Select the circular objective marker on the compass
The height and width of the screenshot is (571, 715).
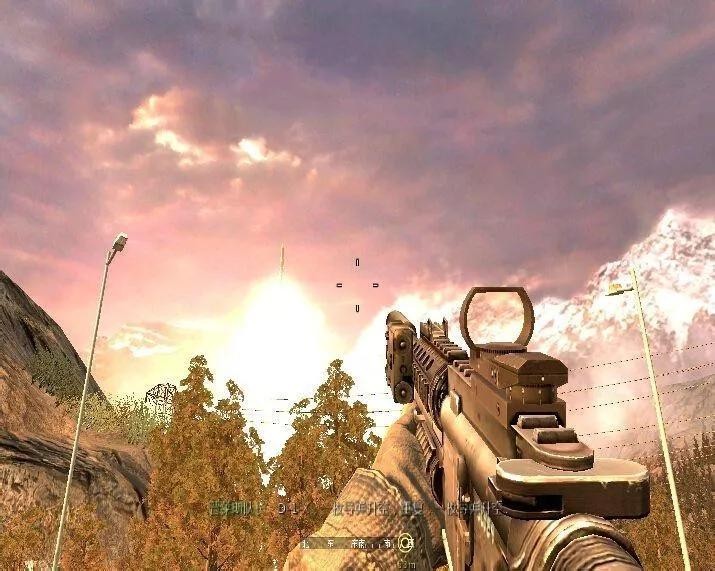tap(405, 543)
